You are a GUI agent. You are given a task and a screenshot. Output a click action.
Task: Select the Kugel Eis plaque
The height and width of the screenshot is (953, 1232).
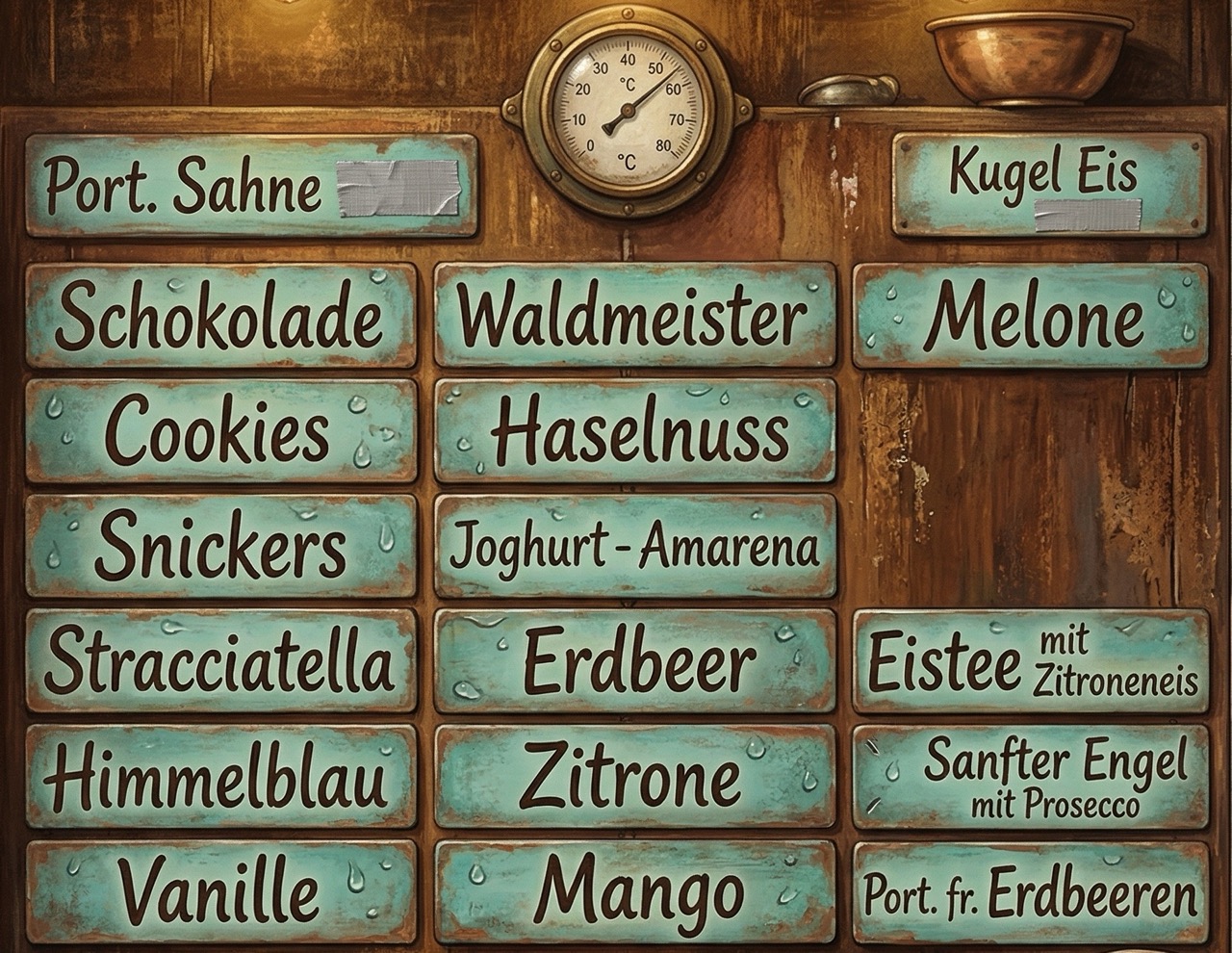click(x=1049, y=183)
